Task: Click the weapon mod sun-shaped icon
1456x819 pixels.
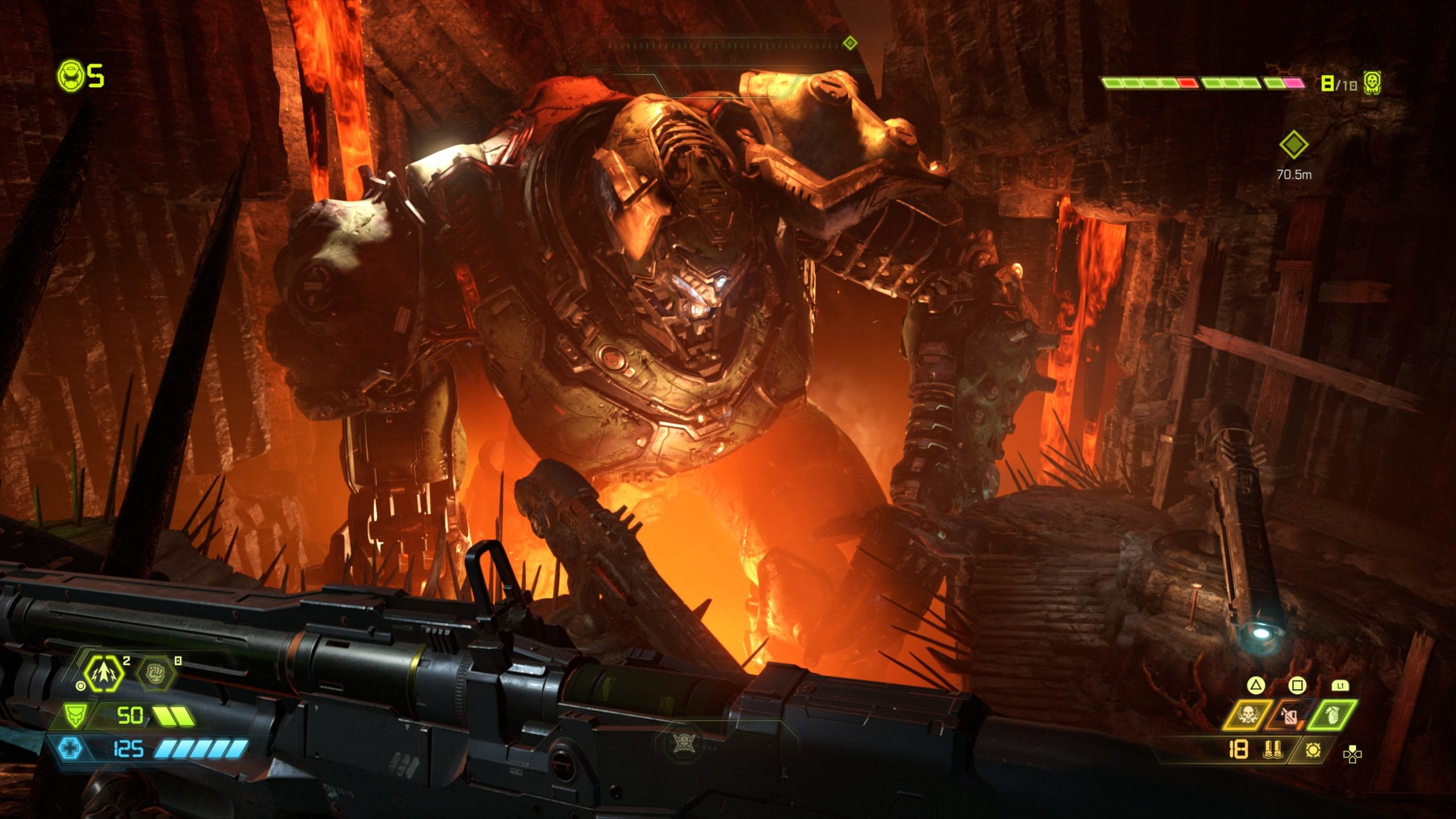Action: (x=1313, y=751)
